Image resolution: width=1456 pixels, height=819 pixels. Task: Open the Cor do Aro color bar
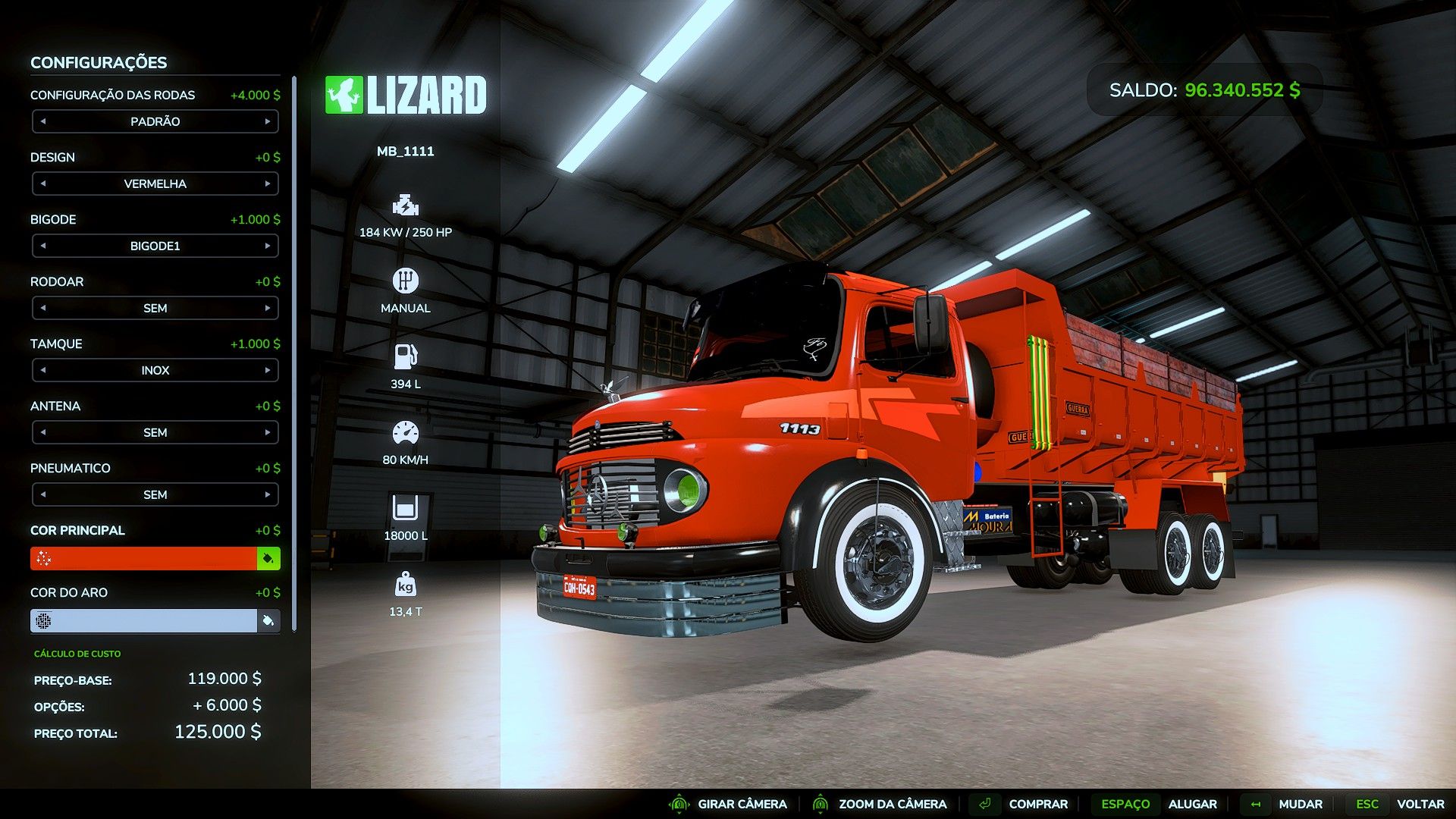pyautogui.click(x=144, y=621)
